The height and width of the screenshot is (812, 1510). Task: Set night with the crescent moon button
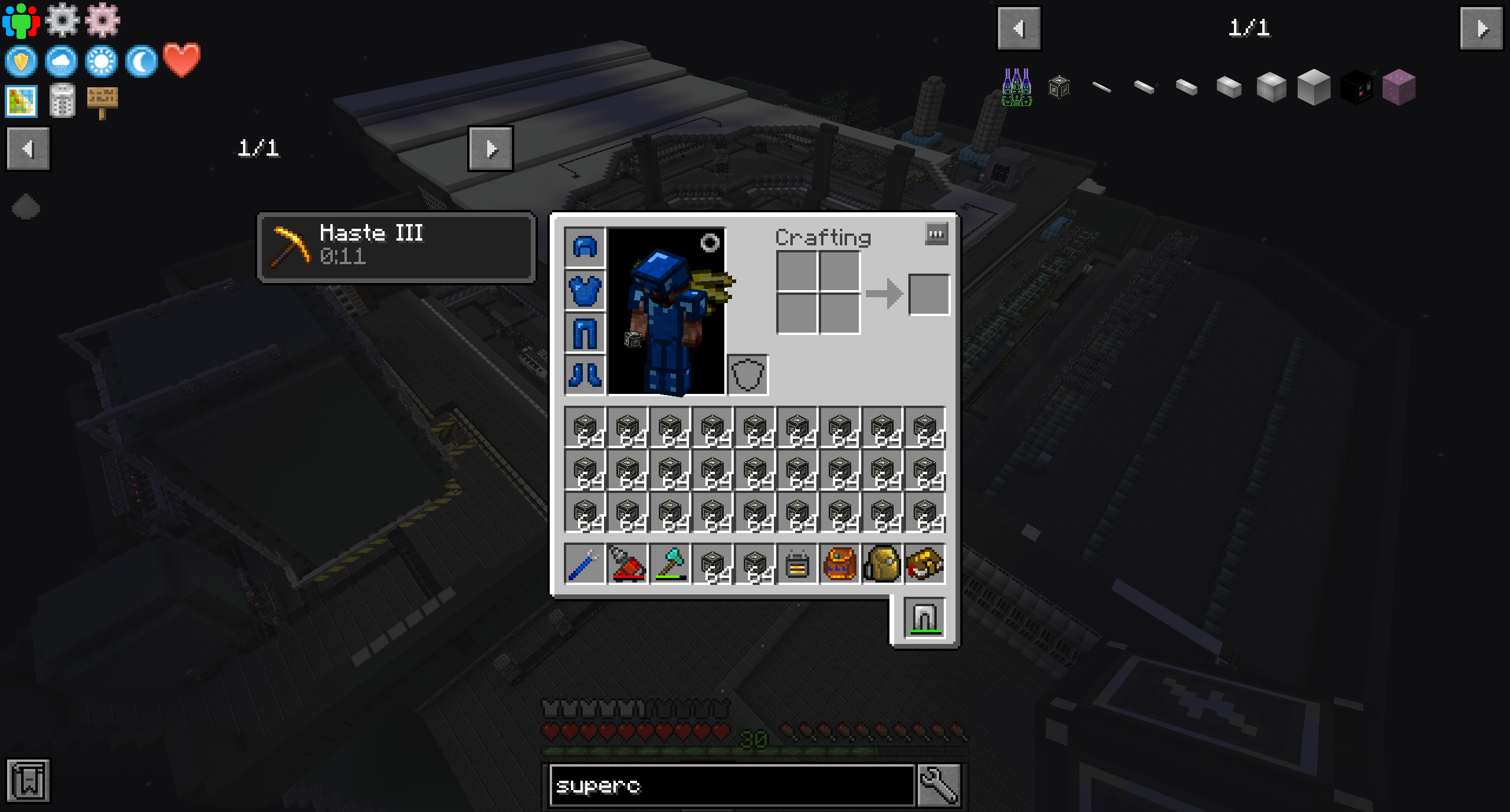pos(142,61)
